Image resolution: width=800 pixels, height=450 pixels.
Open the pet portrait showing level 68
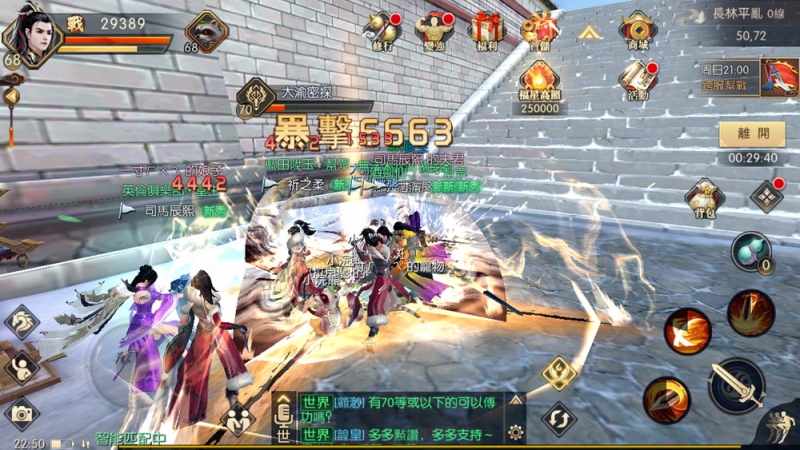pos(207,31)
